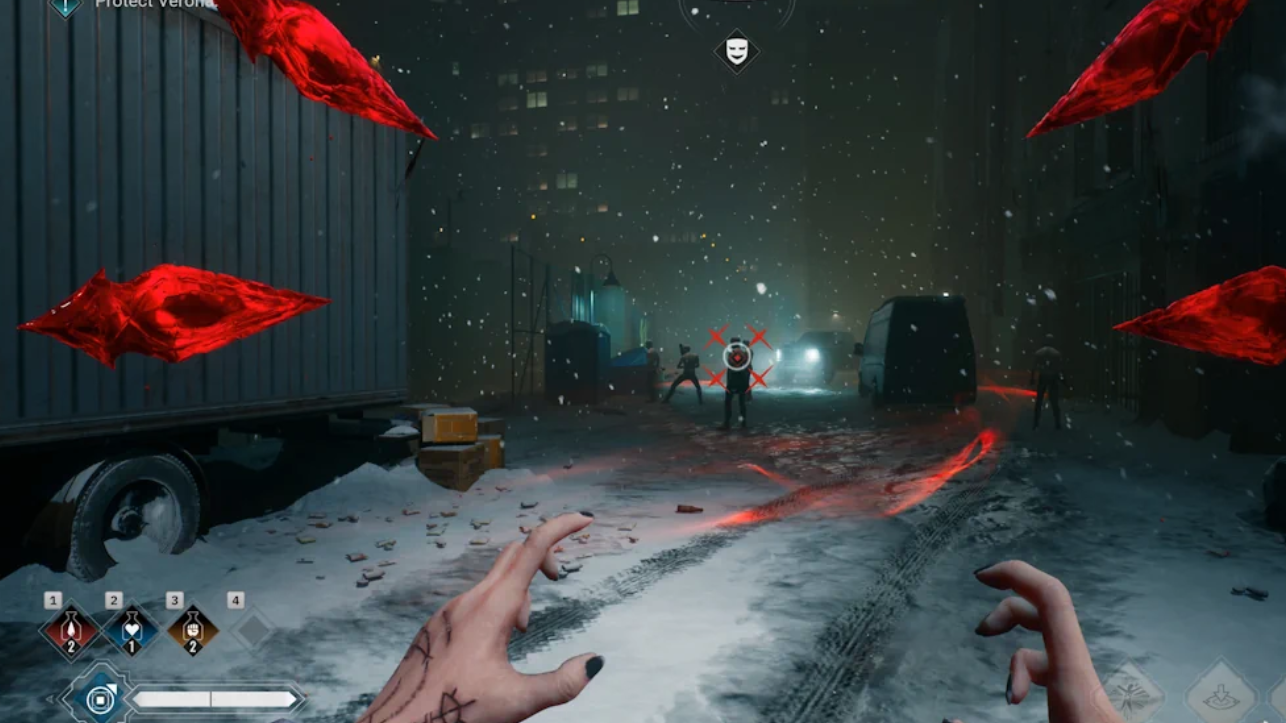Select the blue telekinesis ability diamond

click(x=99, y=699)
